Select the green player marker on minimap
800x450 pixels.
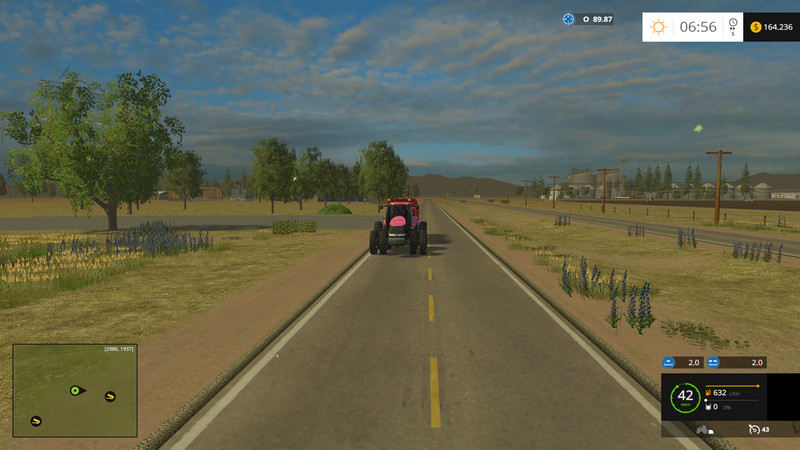(75, 390)
